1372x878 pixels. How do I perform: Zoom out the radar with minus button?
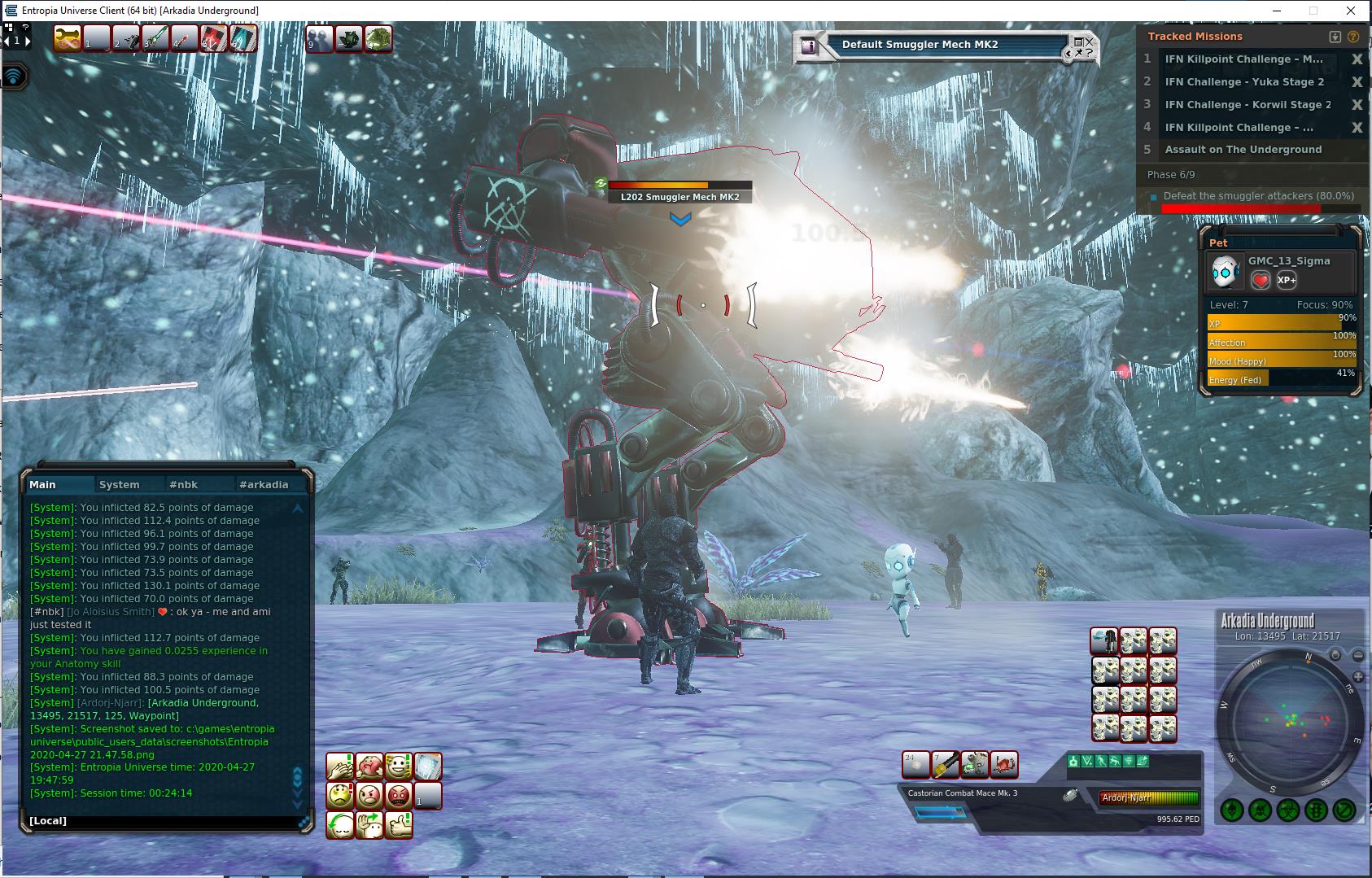[1358, 655]
